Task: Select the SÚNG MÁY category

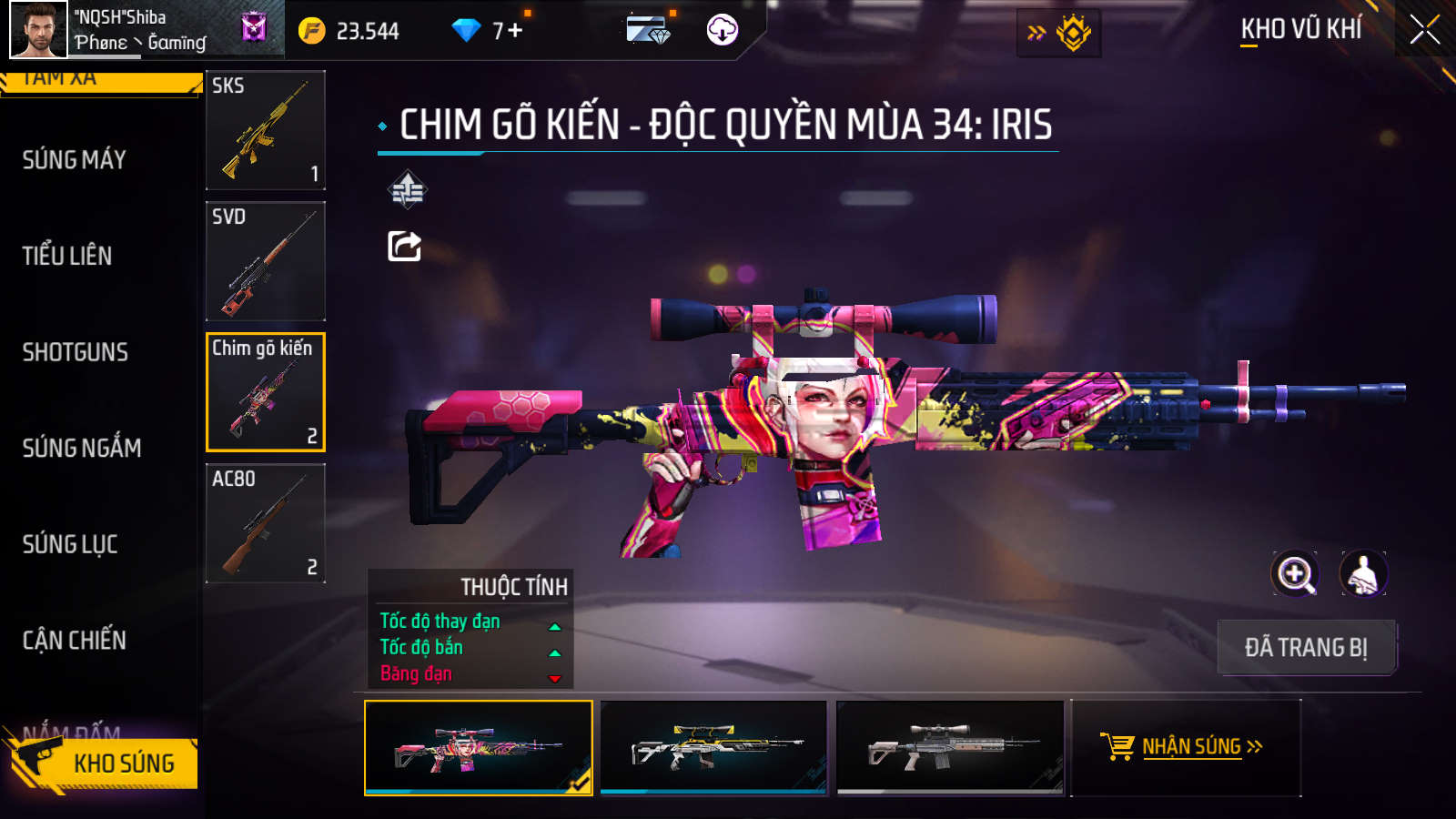Action: pyautogui.click(x=75, y=160)
